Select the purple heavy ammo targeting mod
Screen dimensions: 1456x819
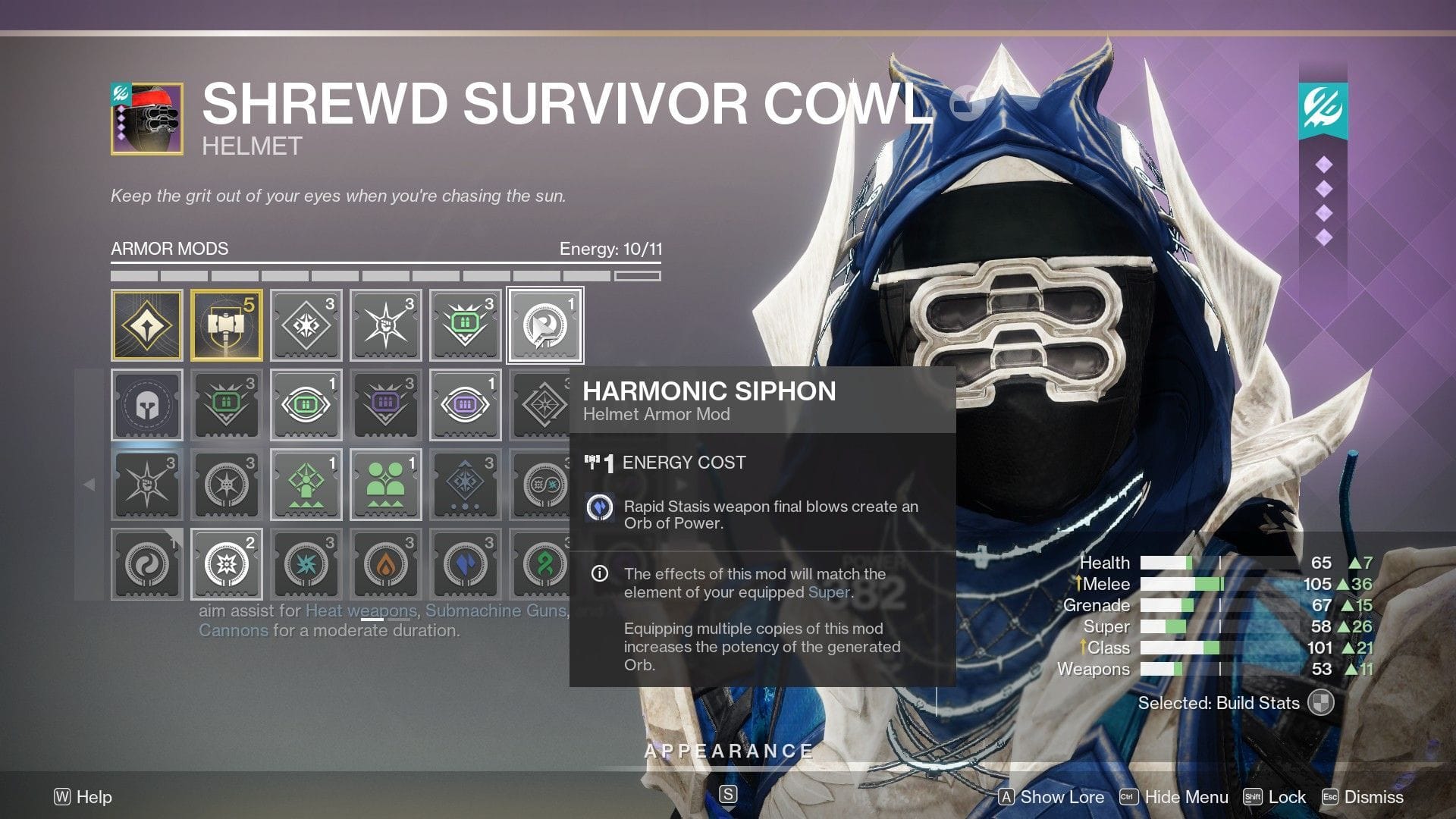coord(466,405)
